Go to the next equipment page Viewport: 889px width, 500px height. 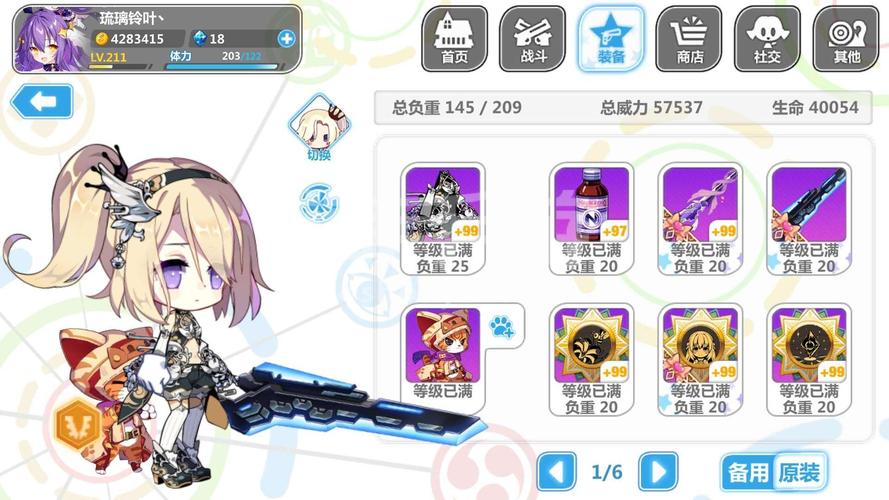coord(658,471)
